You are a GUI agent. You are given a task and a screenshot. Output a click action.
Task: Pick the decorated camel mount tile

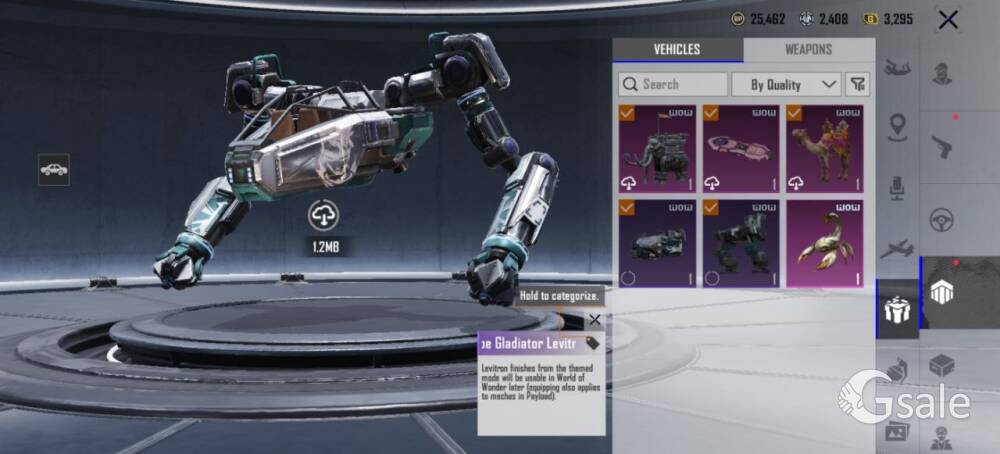825,149
